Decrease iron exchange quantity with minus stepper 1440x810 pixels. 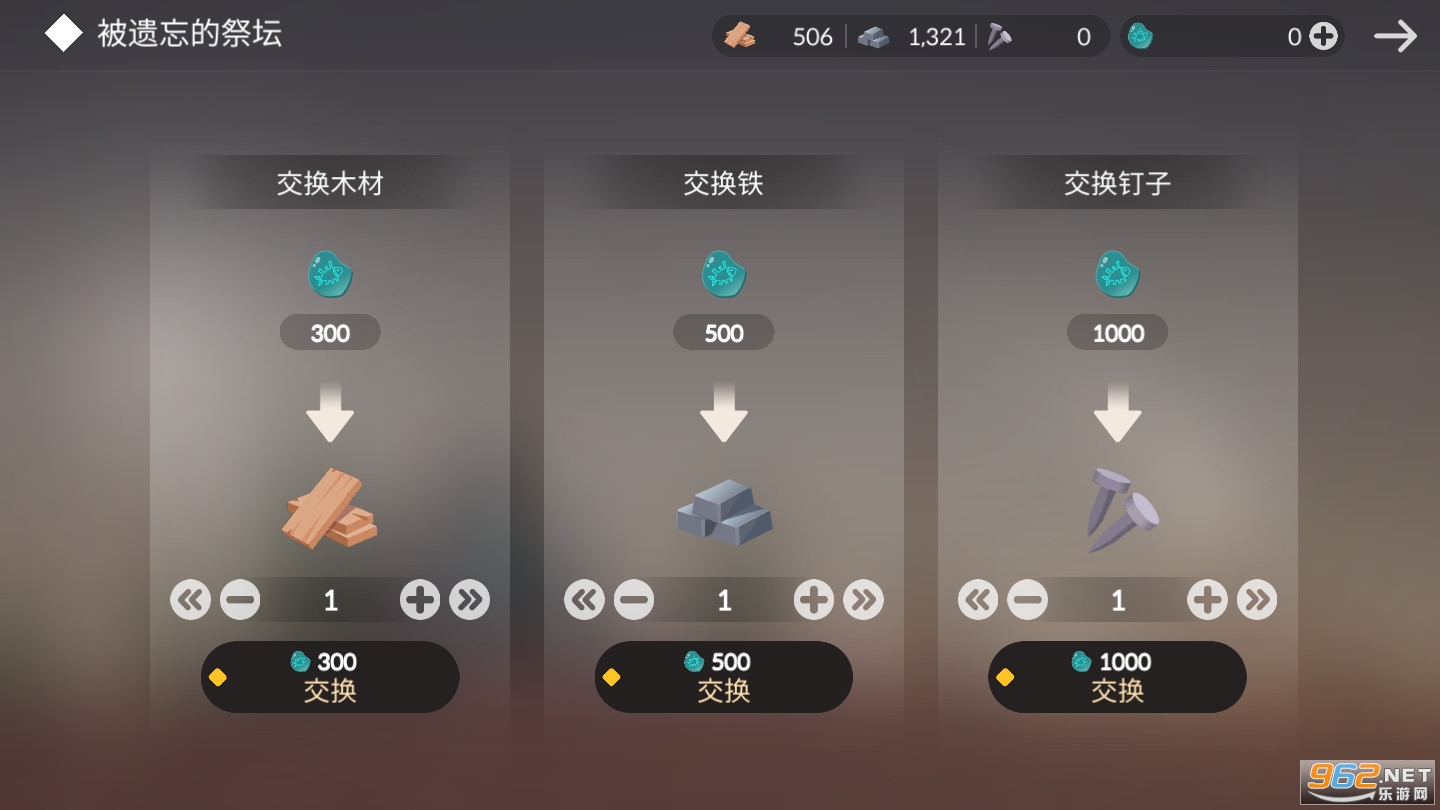(634, 599)
